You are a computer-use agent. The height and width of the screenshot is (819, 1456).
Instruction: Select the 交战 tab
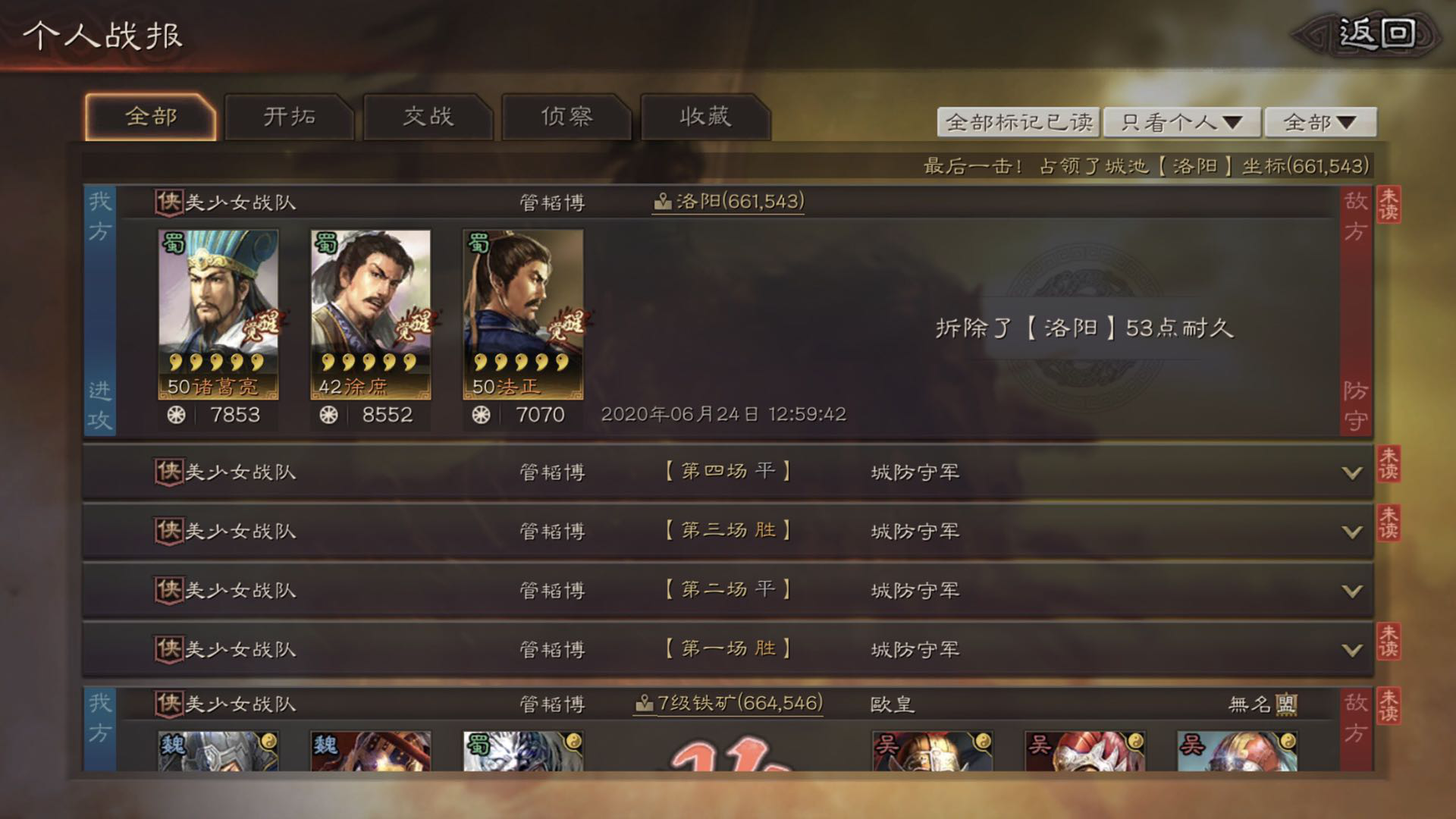pyautogui.click(x=428, y=117)
